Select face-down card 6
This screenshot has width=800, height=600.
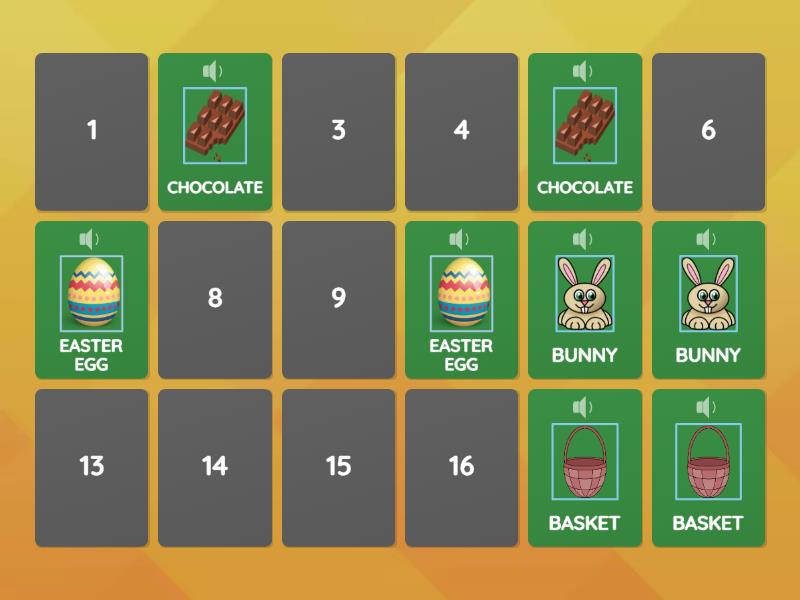[708, 131]
